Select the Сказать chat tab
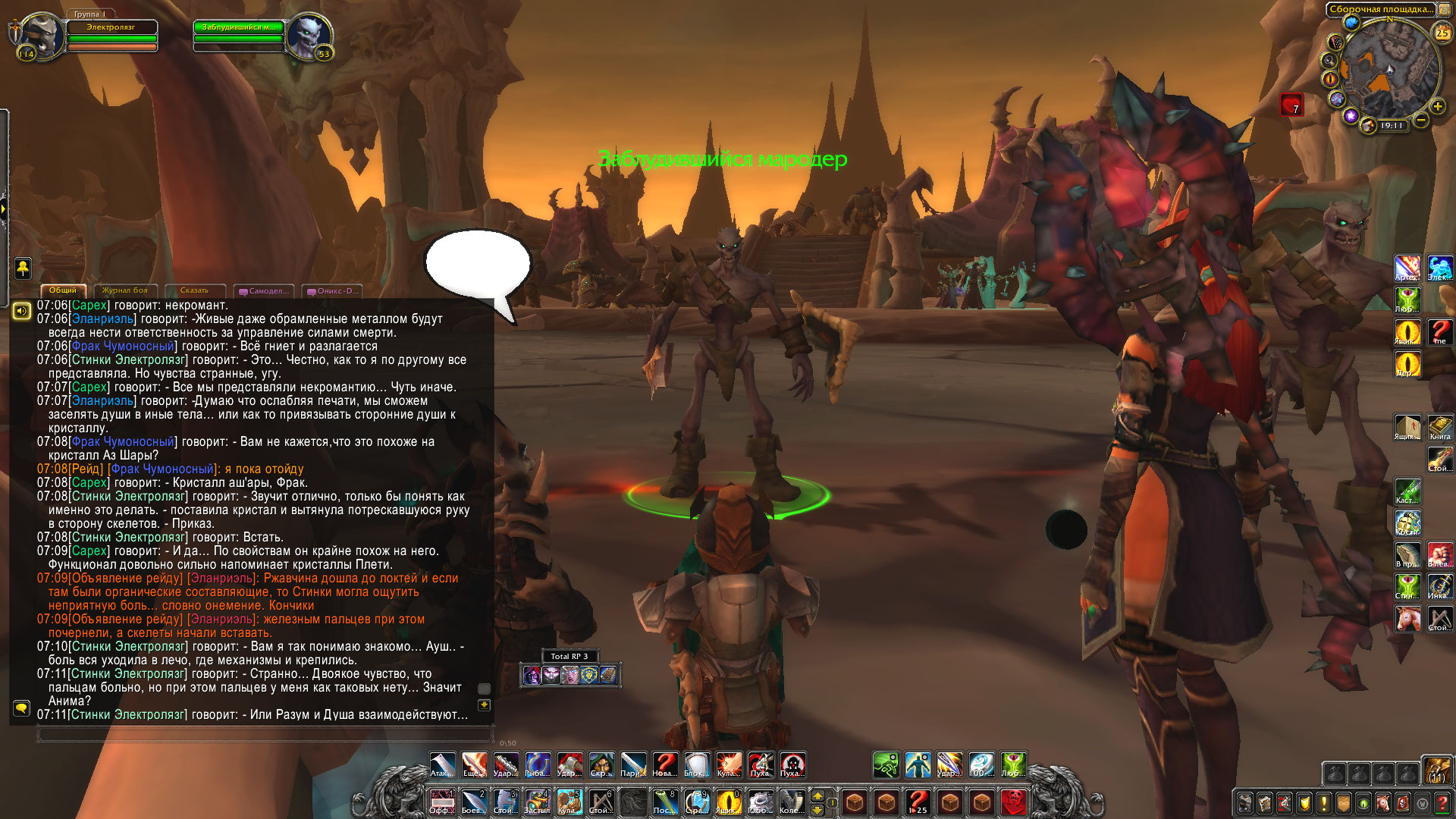 (194, 290)
